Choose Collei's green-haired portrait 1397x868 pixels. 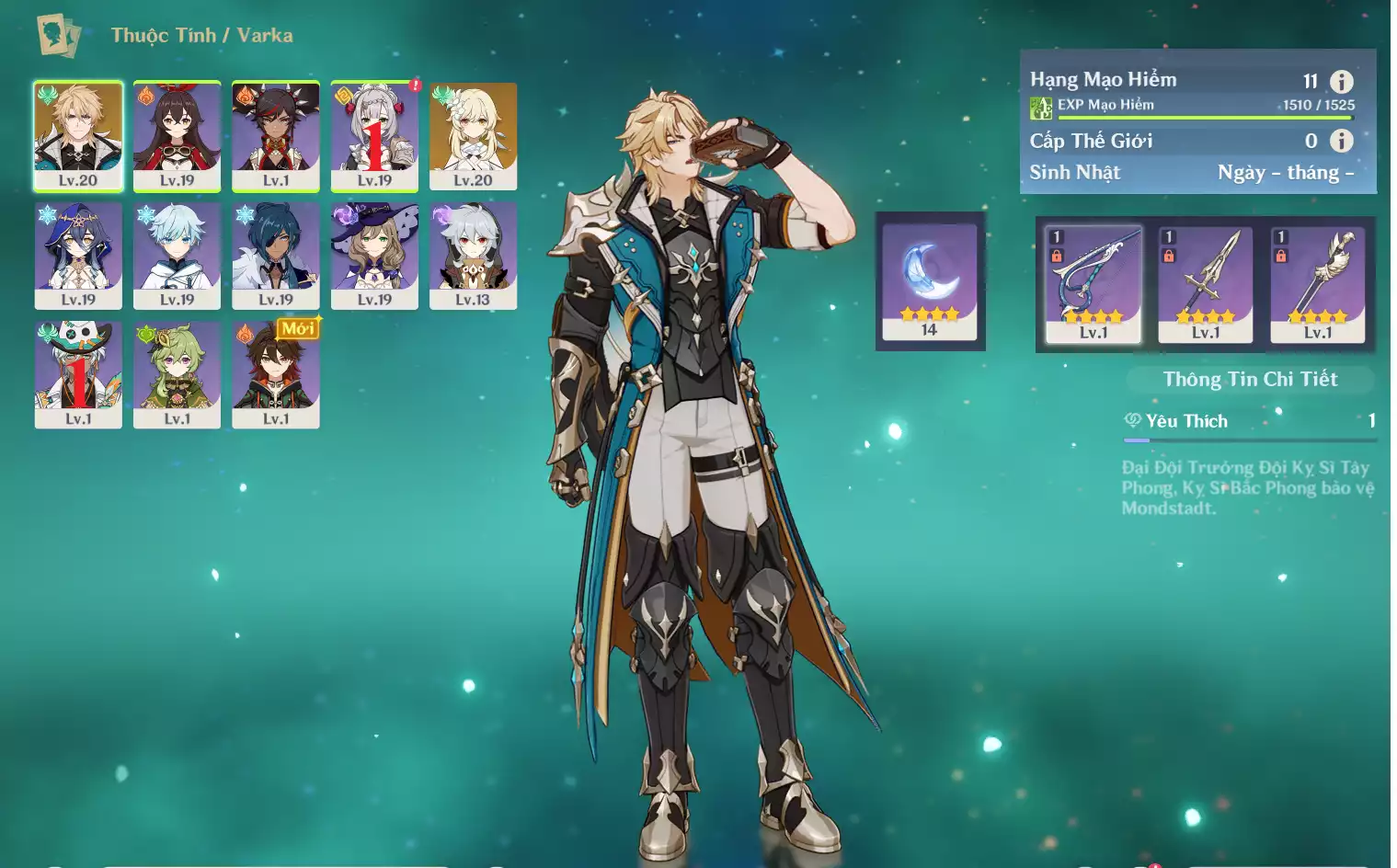coord(177,373)
